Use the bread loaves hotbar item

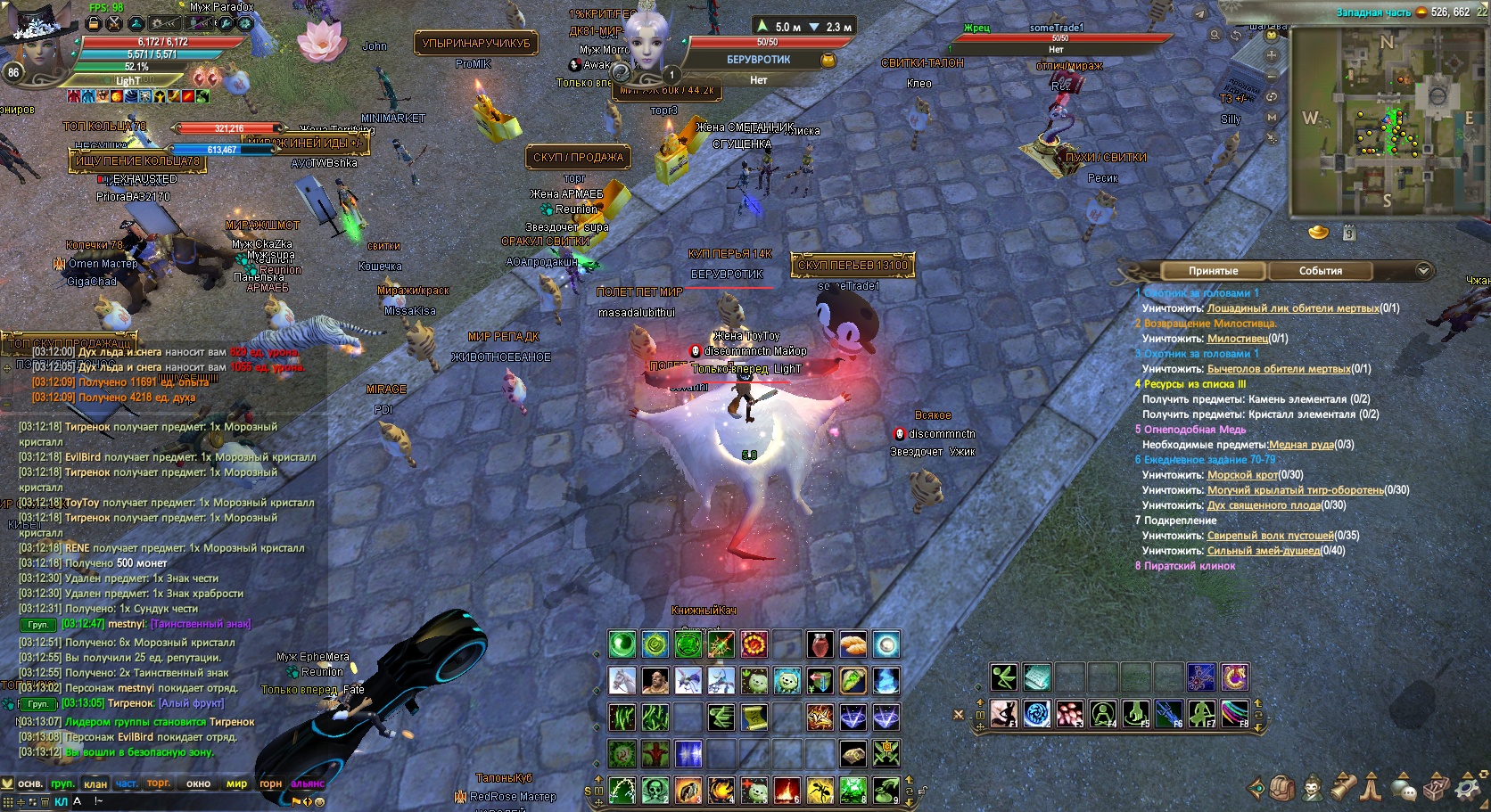853,644
